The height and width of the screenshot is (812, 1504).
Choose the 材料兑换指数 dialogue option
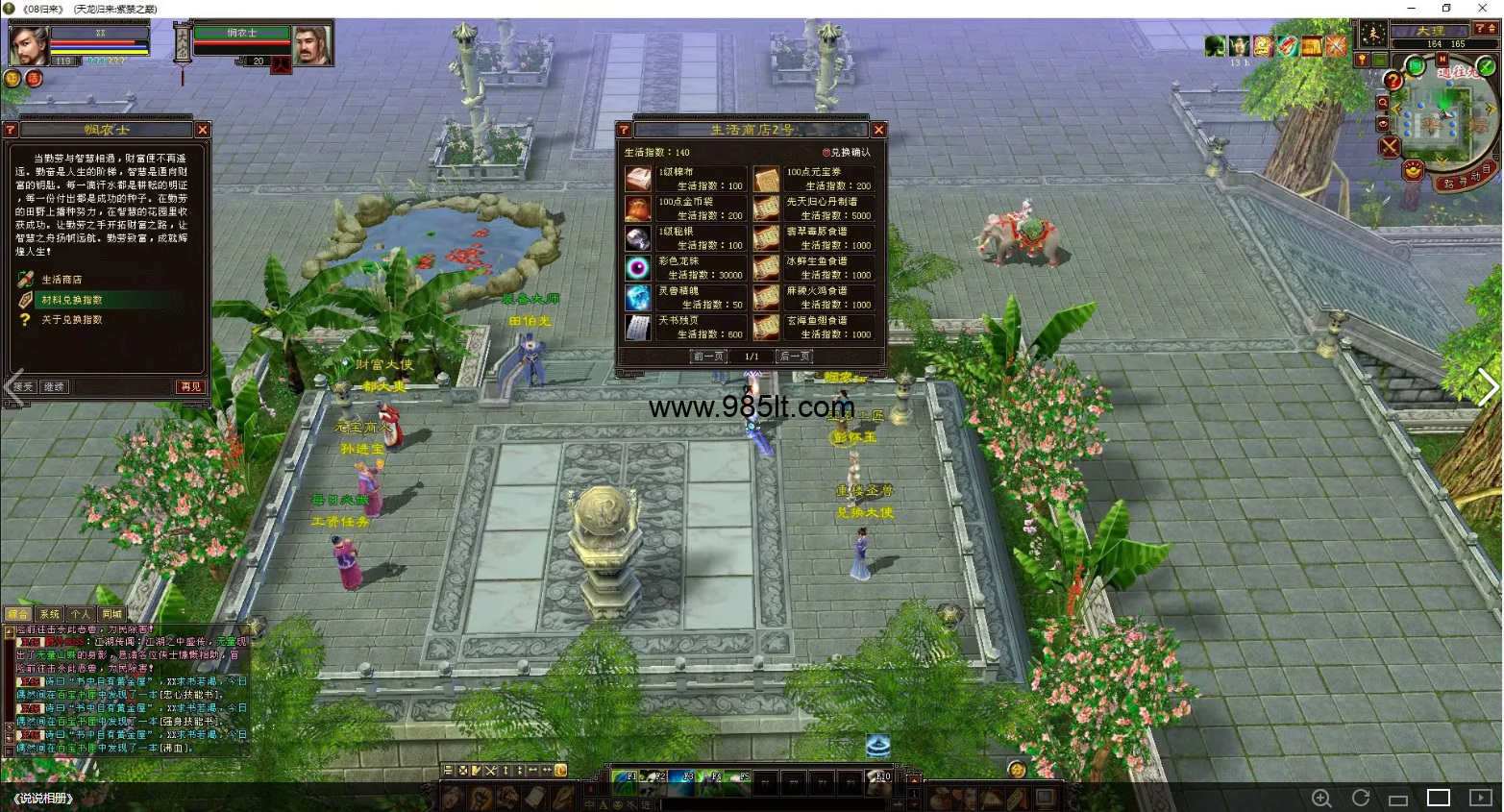tap(71, 300)
